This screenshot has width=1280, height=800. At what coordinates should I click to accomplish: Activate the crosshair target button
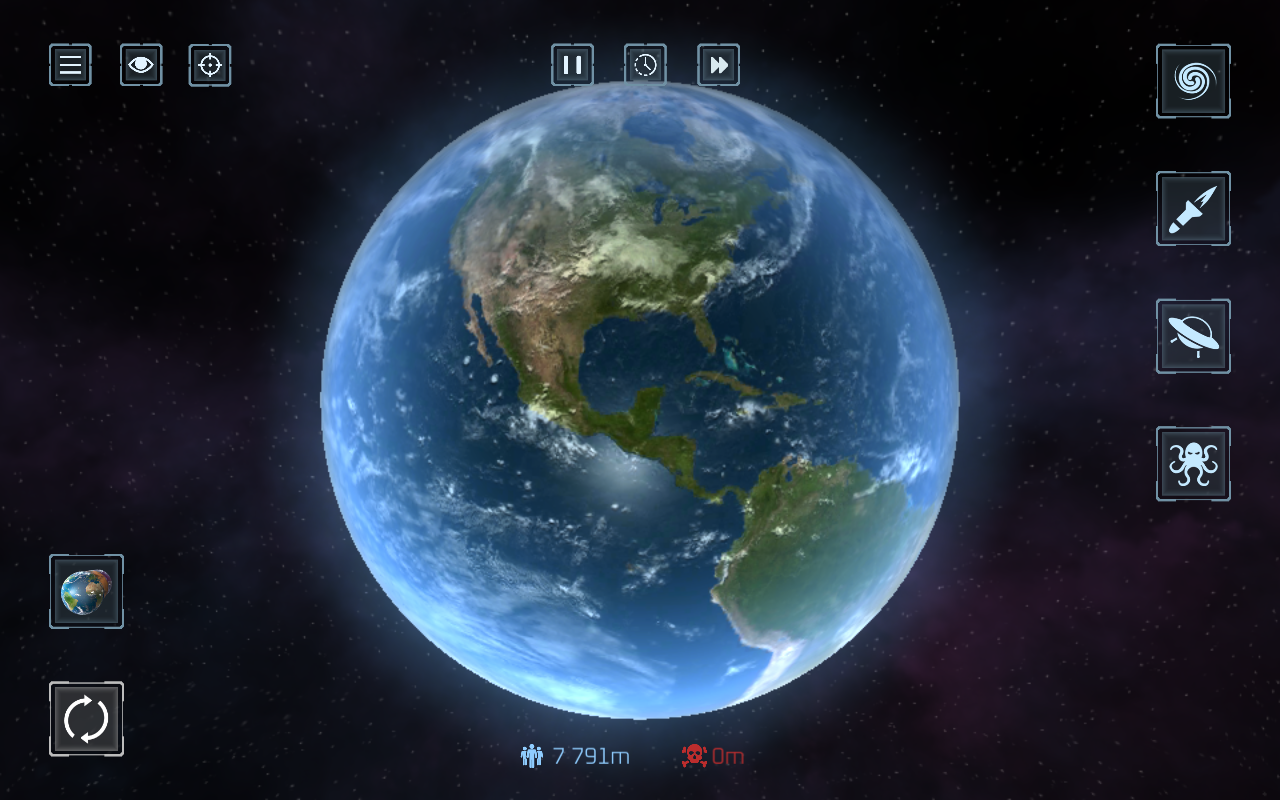tap(210, 65)
